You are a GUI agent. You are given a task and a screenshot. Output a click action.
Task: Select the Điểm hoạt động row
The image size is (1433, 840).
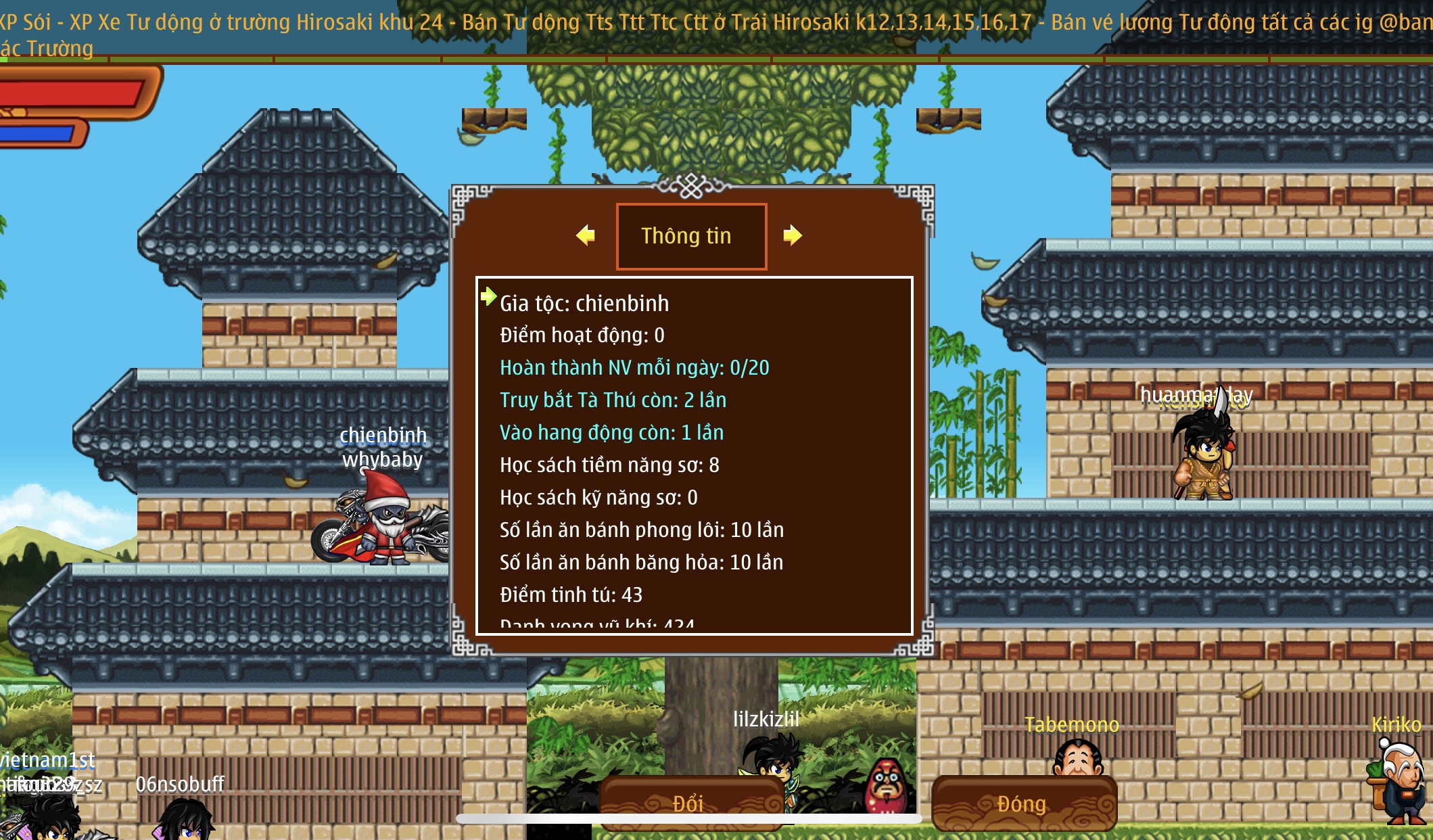click(x=582, y=335)
